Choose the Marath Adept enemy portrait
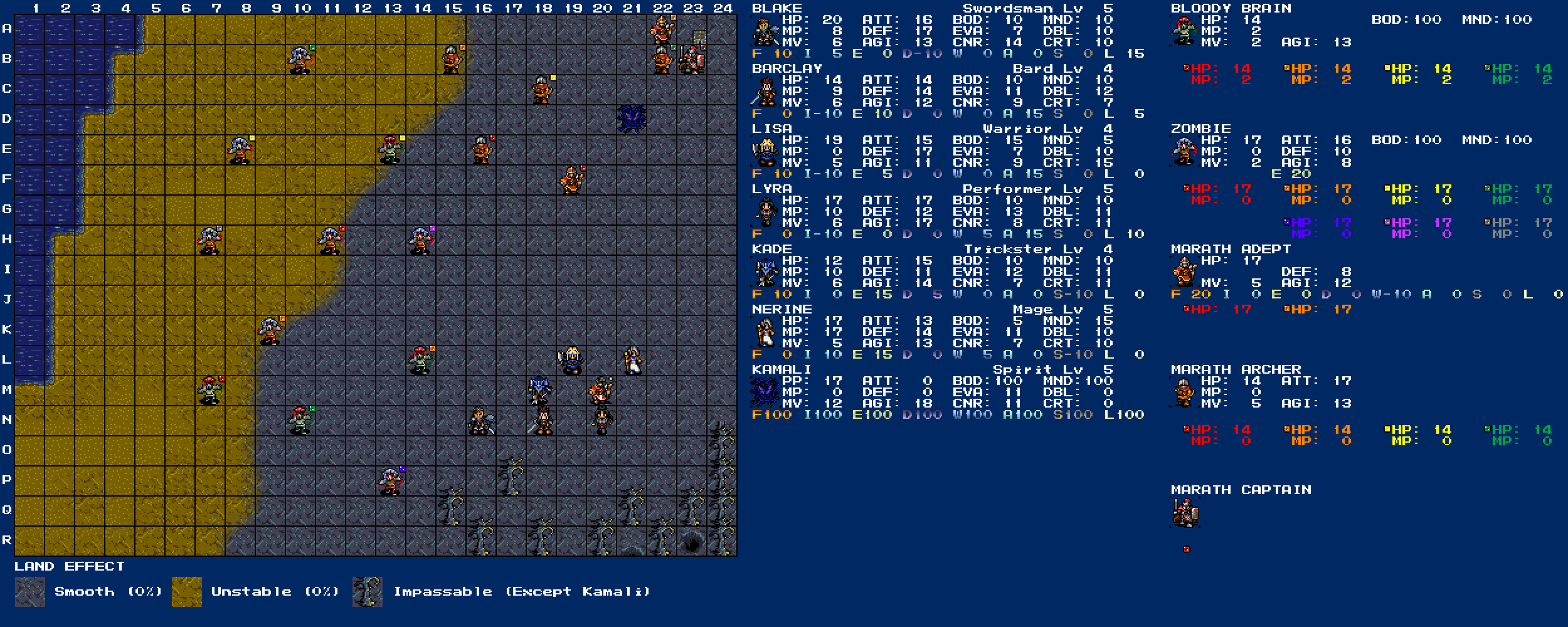Screen dimensions: 1568x627 pos(1184,272)
